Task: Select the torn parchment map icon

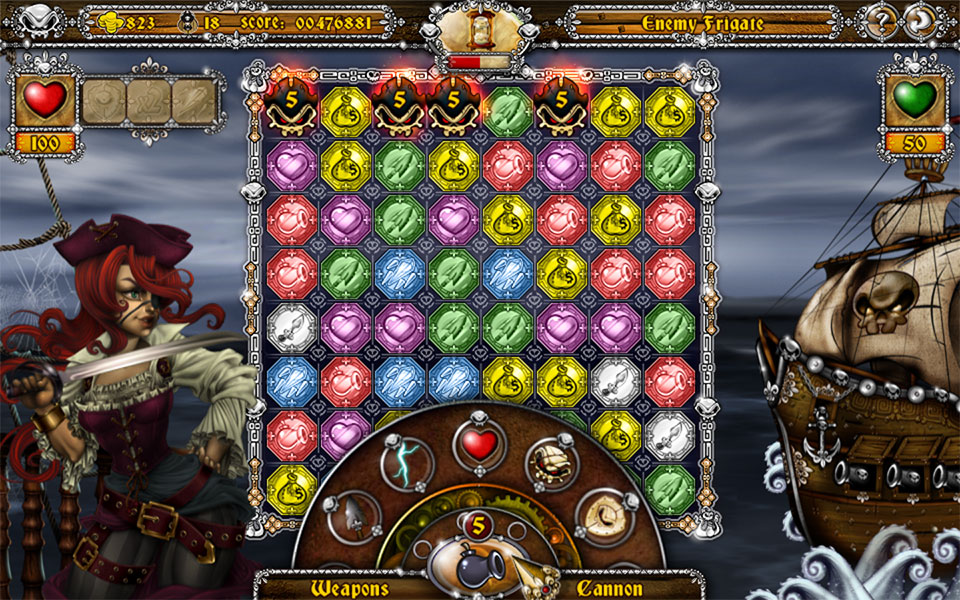Action: pos(604,516)
